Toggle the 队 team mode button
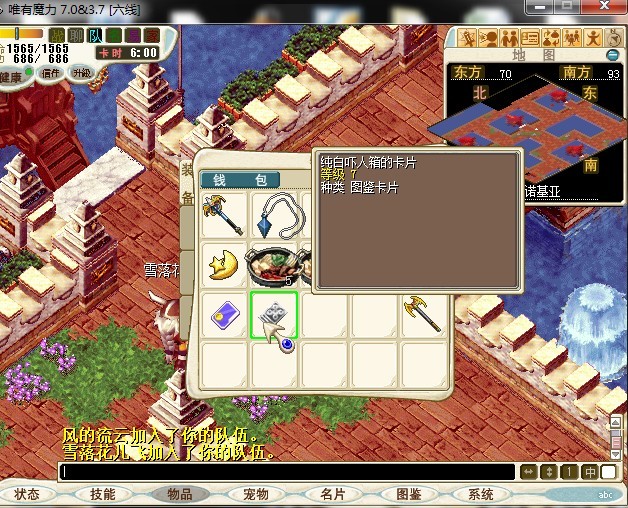This screenshot has width=628, height=508. (96, 35)
